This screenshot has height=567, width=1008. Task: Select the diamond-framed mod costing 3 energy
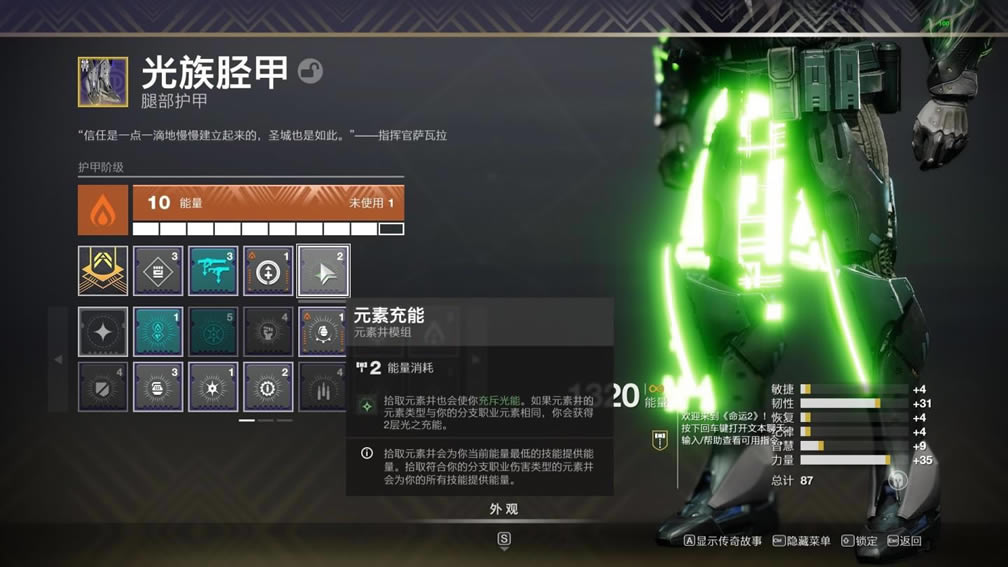click(x=158, y=271)
